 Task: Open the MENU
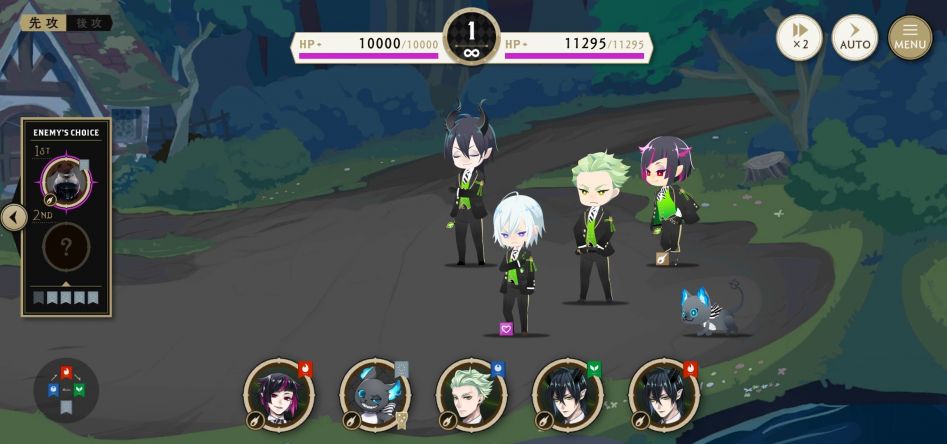[x=910, y=37]
